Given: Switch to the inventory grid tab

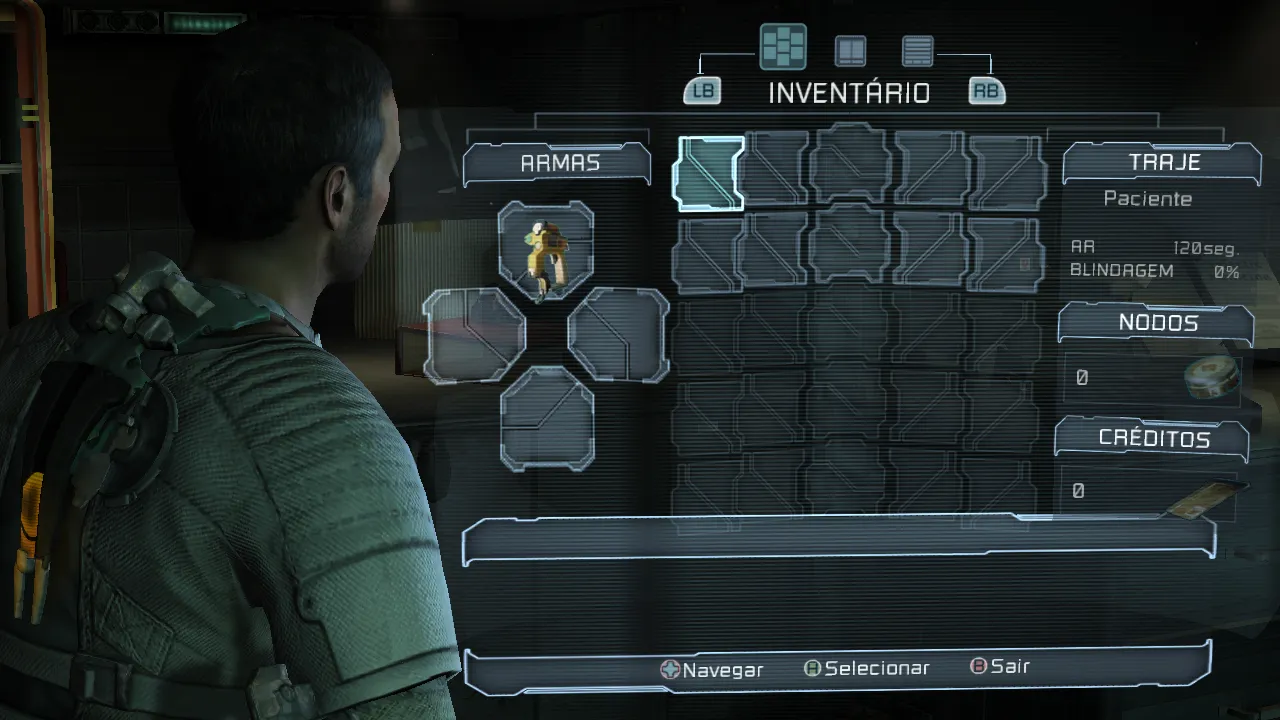Looking at the screenshot, I should (x=782, y=47).
